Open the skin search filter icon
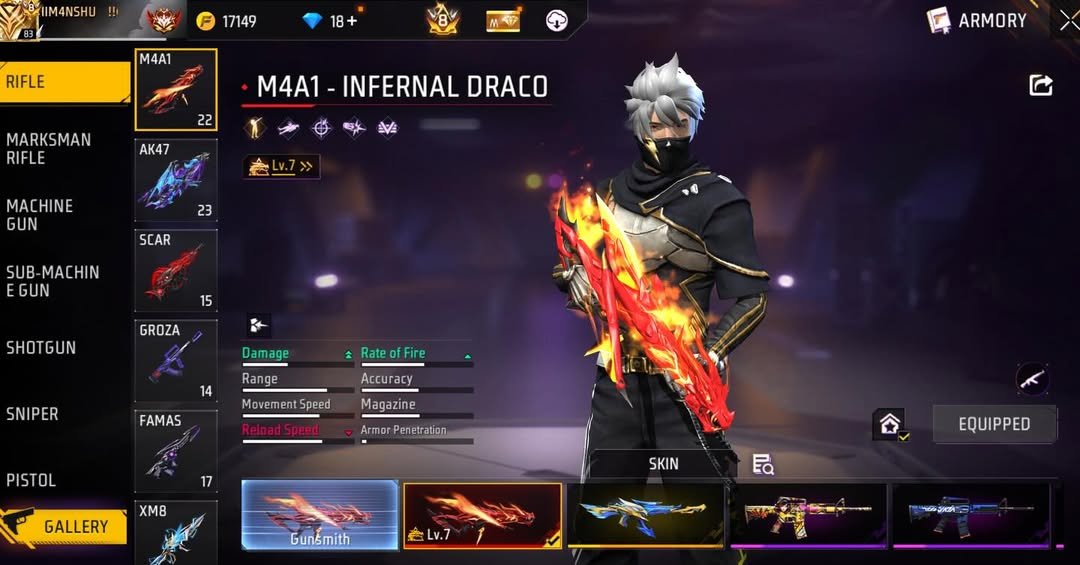Screen dimensions: 1080x565 [763, 464]
